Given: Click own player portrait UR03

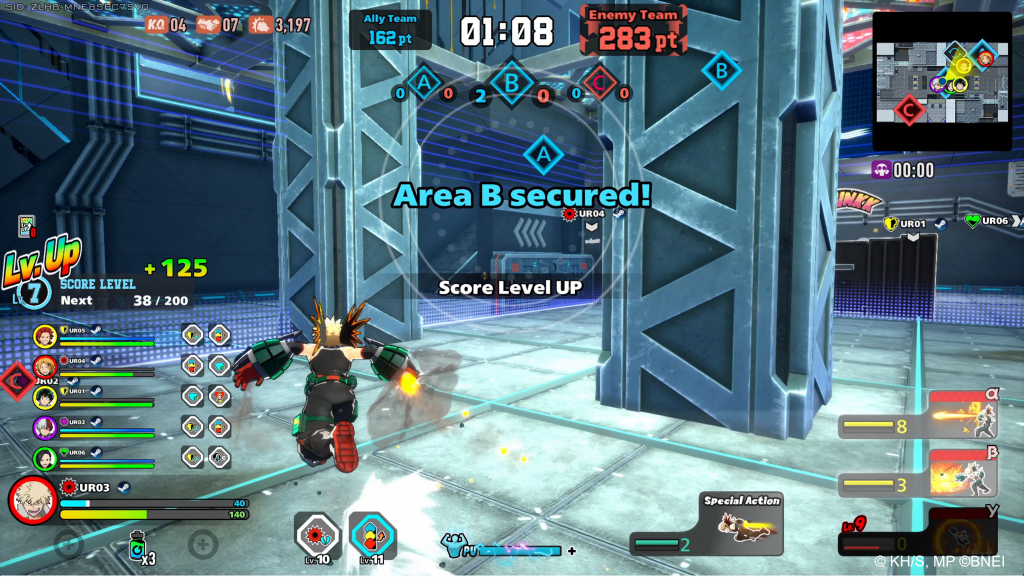Looking at the screenshot, I should point(33,500).
